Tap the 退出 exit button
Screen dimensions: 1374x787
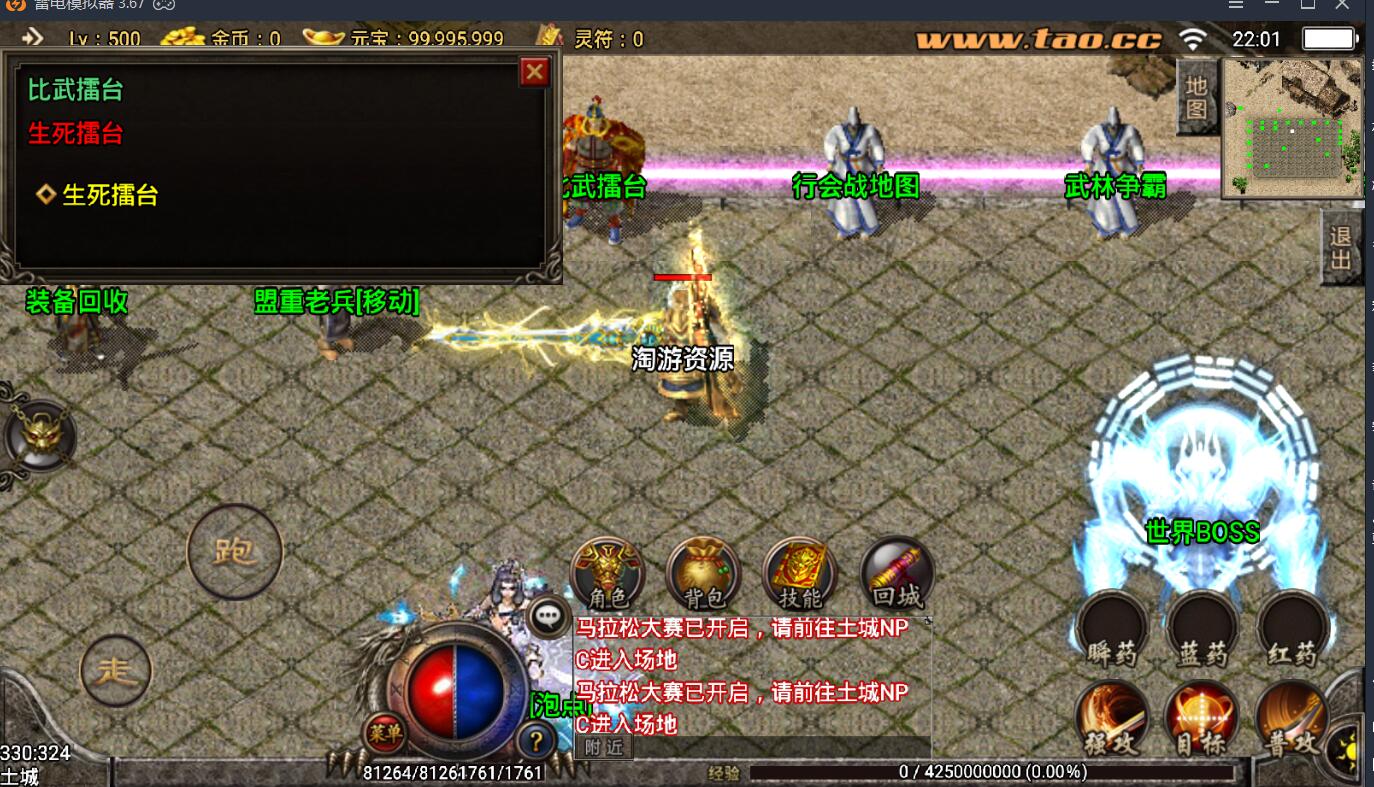click(x=1340, y=248)
